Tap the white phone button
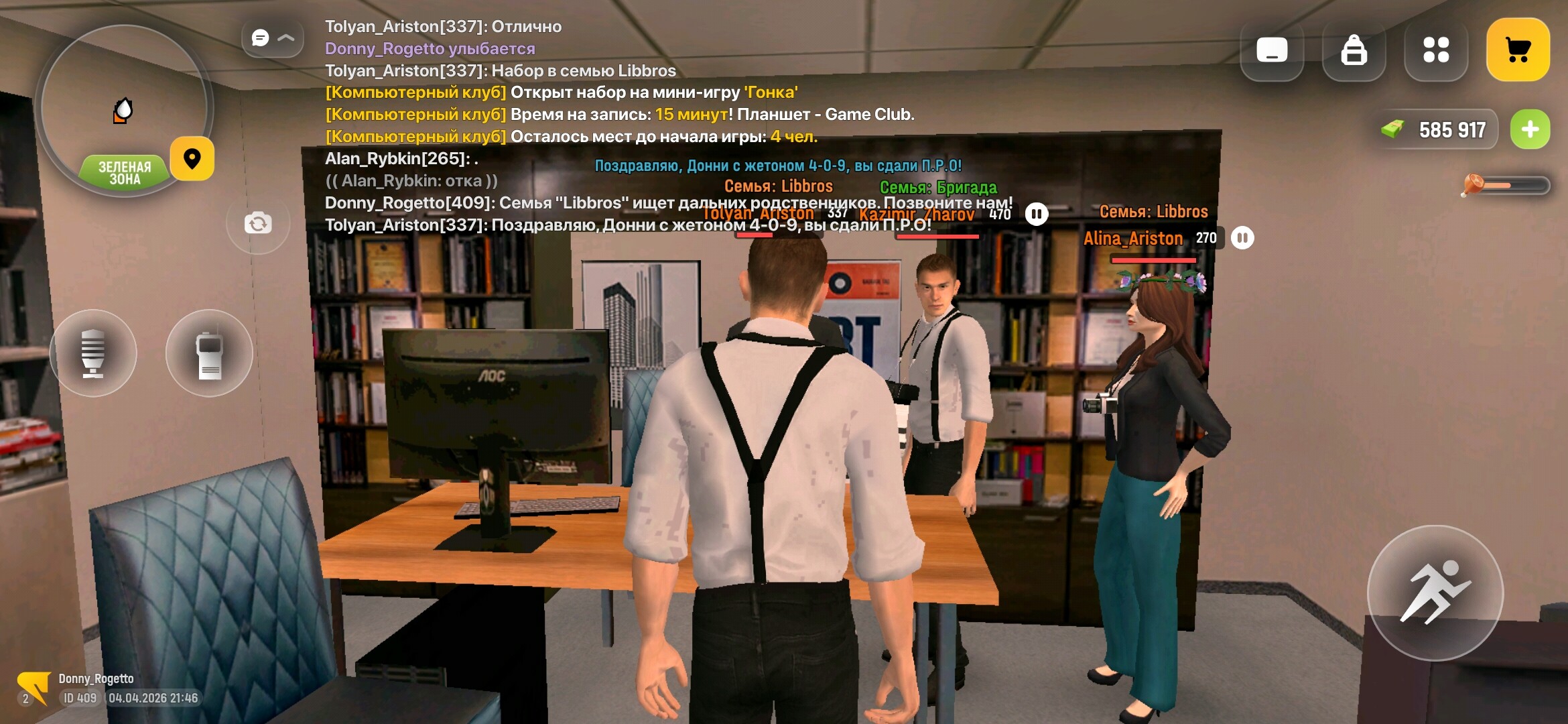The width and height of the screenshot is (1568, 724). tap(1271, 50)
